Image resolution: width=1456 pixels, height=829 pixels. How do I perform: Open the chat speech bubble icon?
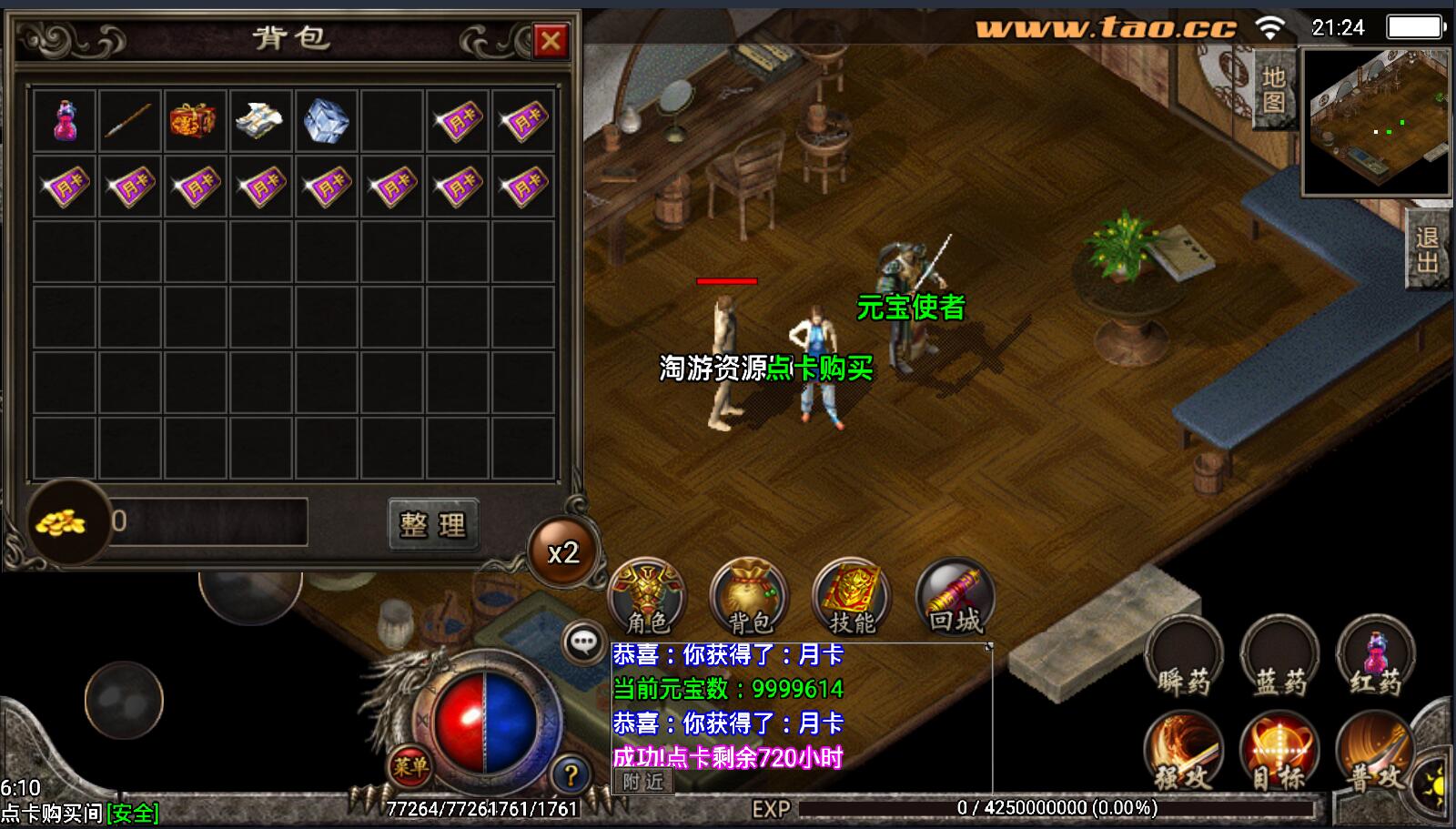point(583,642)
